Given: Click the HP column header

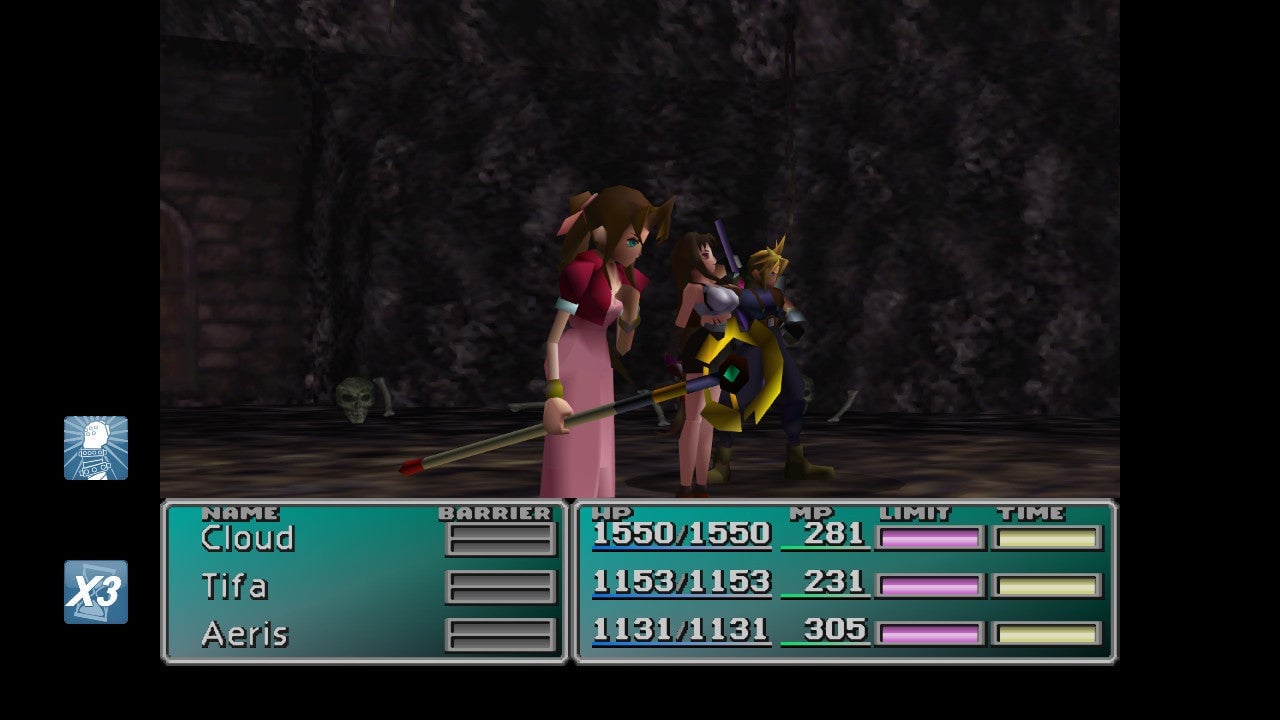Looking at the screenshot, I should [616, 511].
